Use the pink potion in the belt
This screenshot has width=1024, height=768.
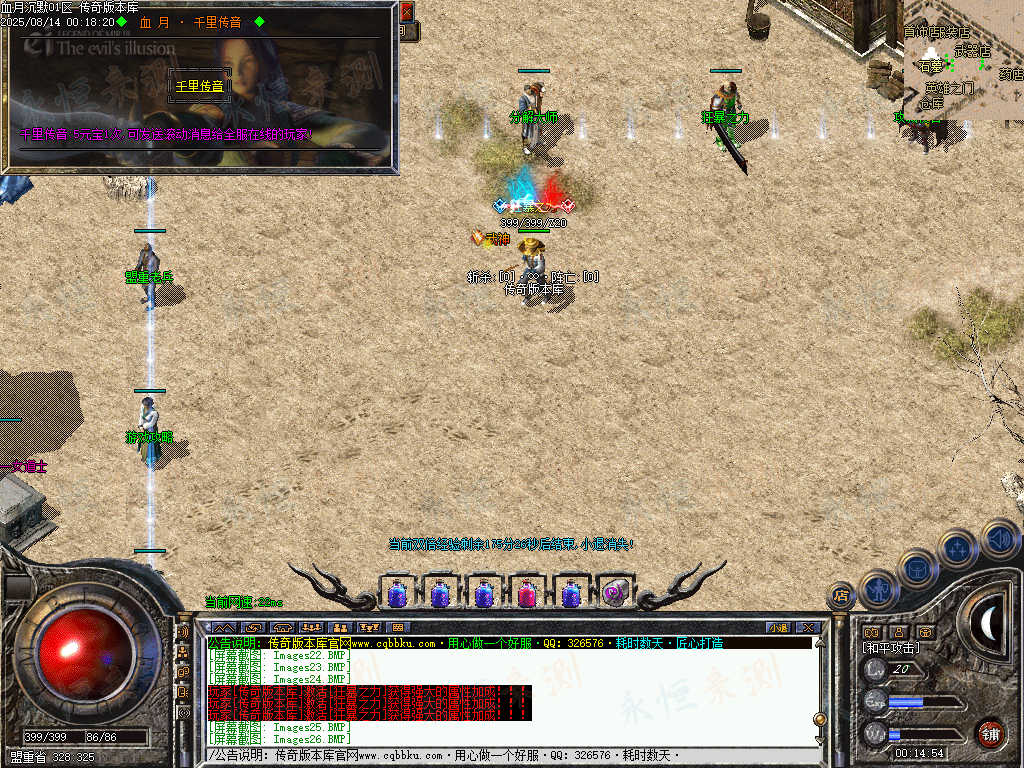tap(527, 594)
